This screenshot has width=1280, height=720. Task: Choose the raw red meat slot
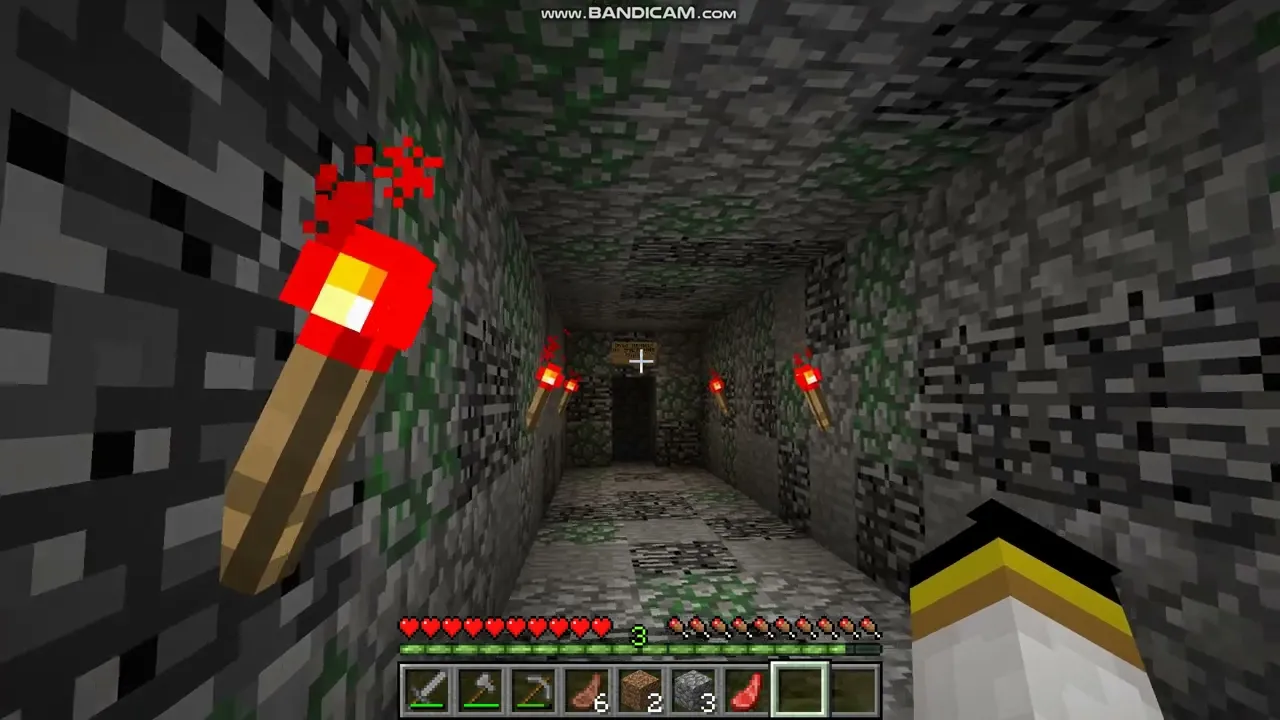pos(746,689)
